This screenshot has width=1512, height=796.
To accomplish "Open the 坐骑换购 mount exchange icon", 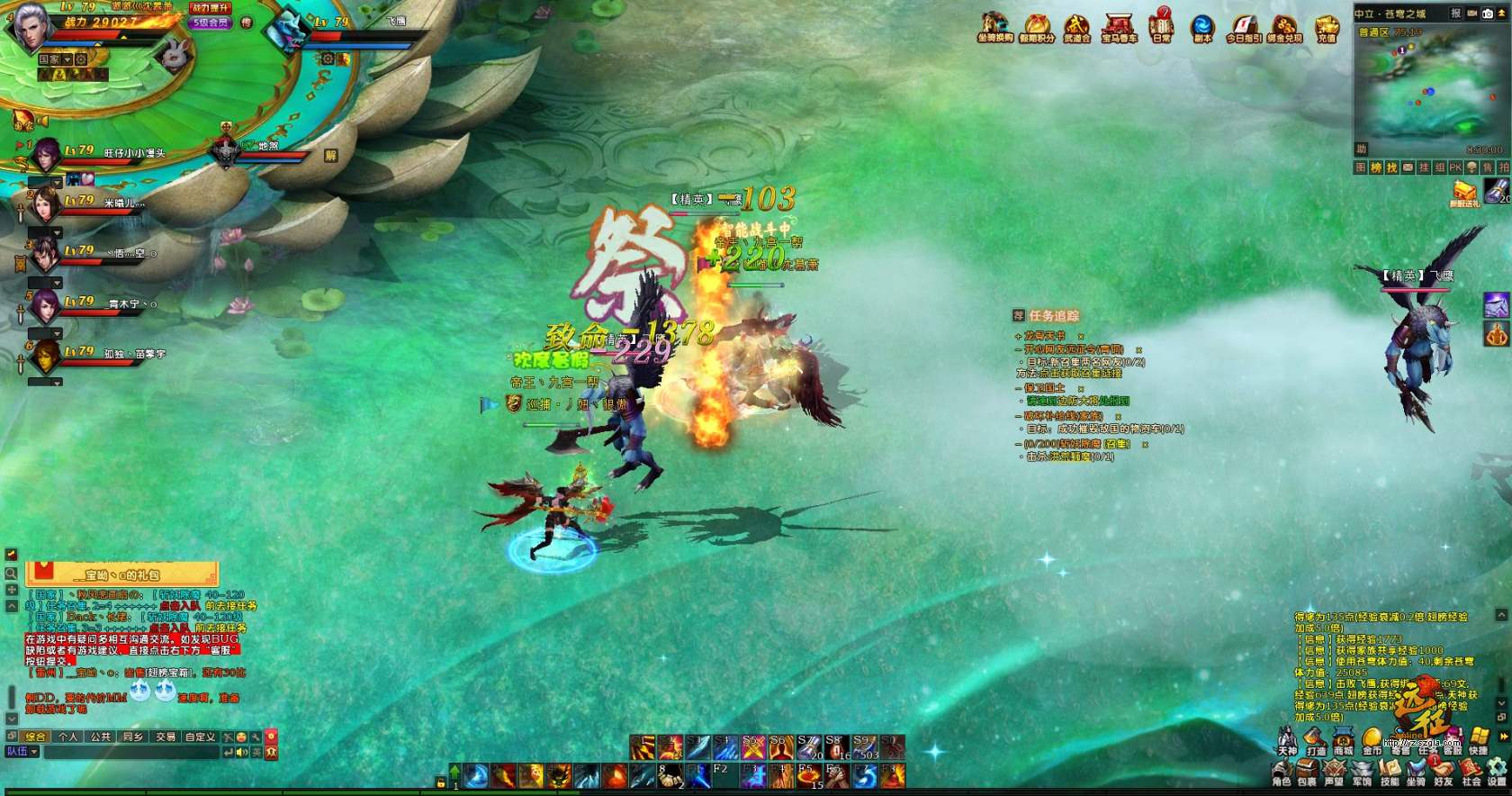I will pyautogui.click(x=995, y=26).
